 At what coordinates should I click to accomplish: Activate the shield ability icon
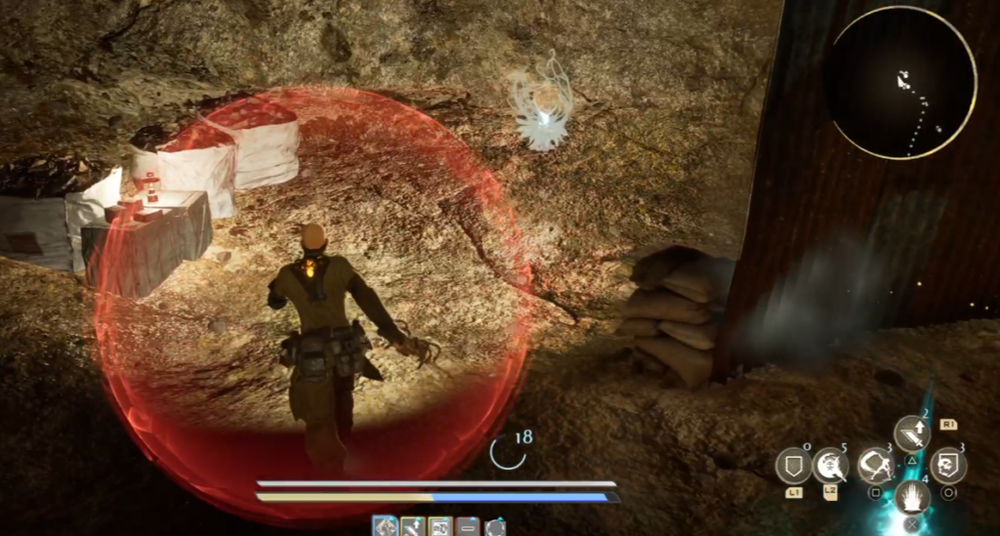coord(793,465)
